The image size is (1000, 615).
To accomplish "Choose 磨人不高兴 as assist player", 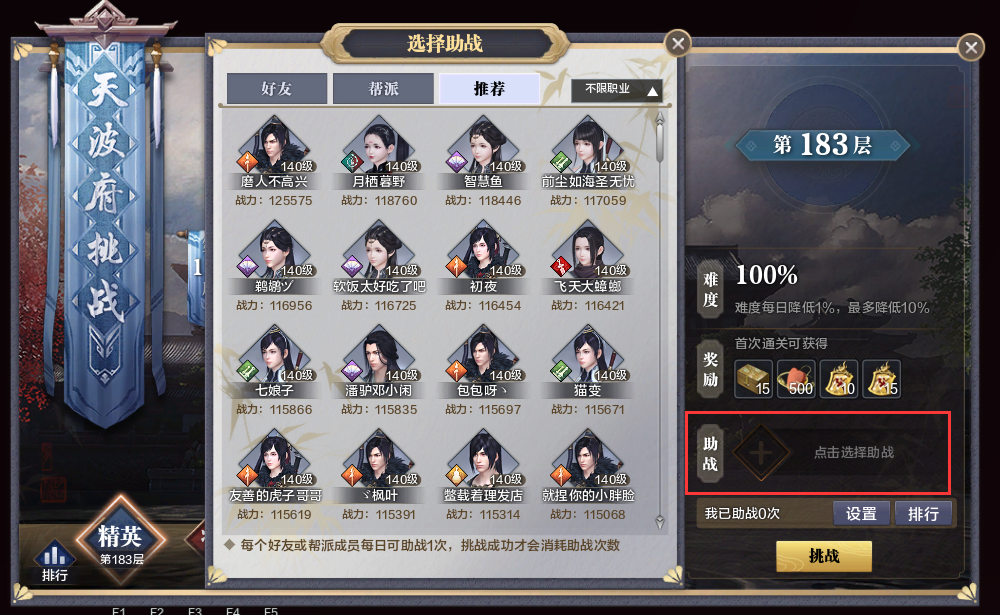I will coord(274,150).
